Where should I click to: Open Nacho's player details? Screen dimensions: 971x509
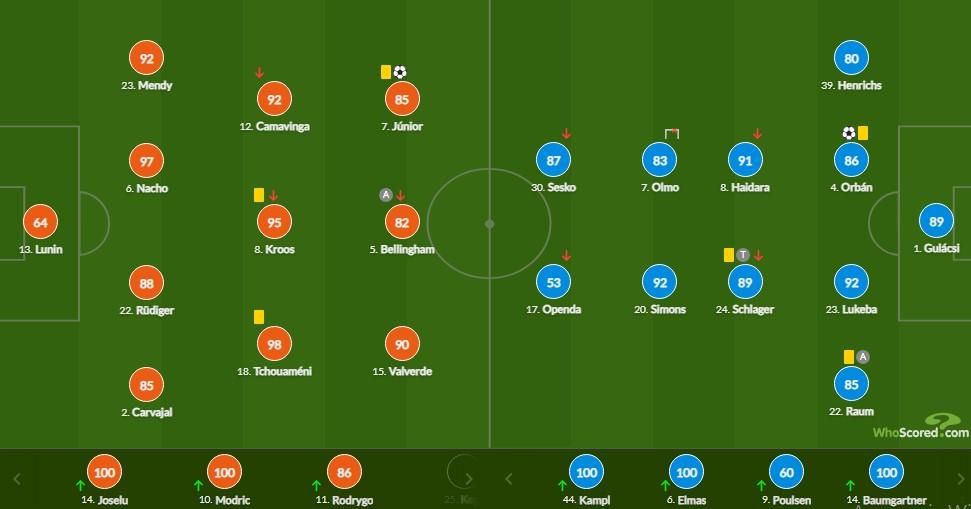coord(147,161)
